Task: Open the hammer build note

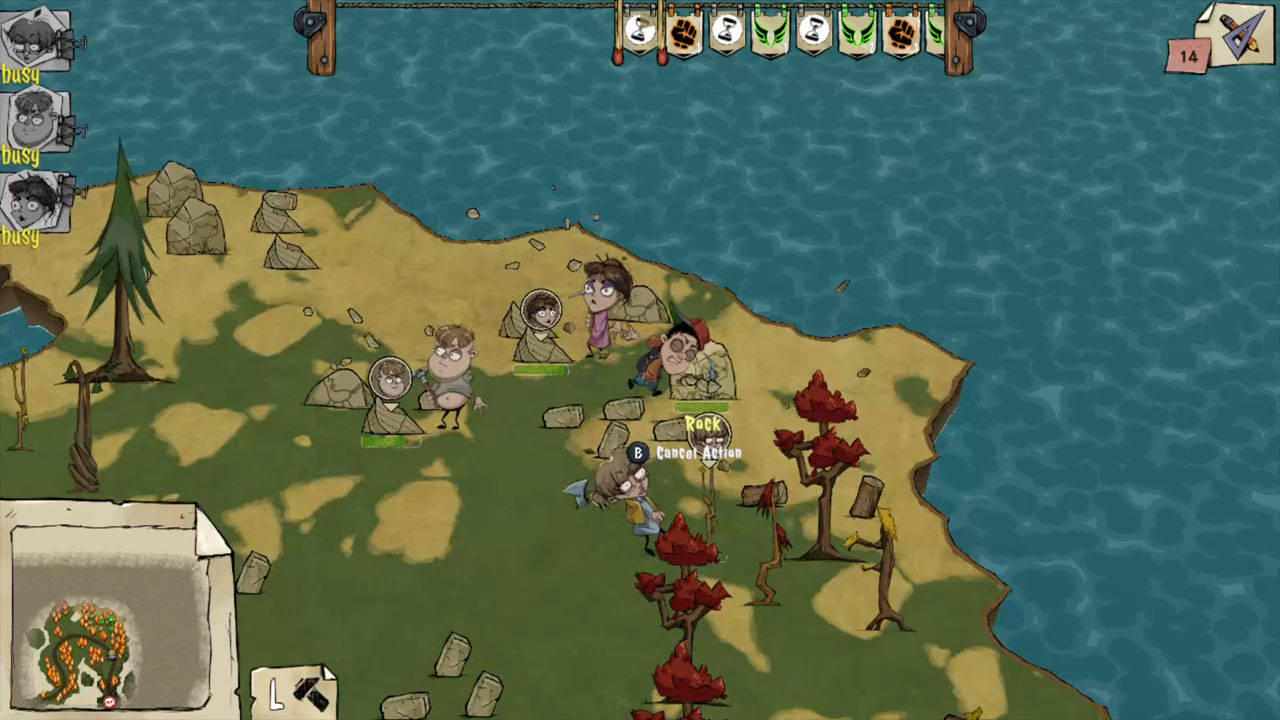Action: tap(295, 690)
